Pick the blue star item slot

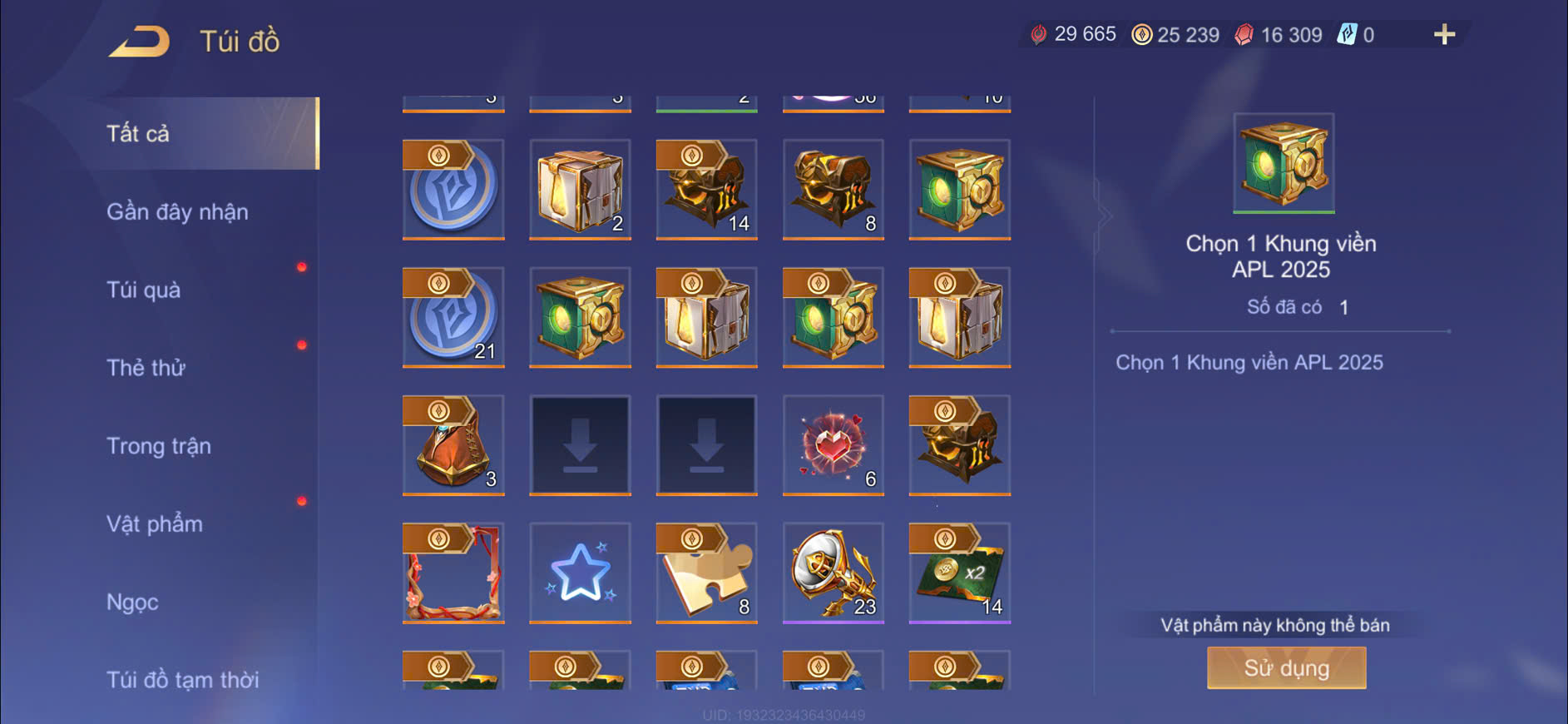pyautogui.click(x=580, y=573)
